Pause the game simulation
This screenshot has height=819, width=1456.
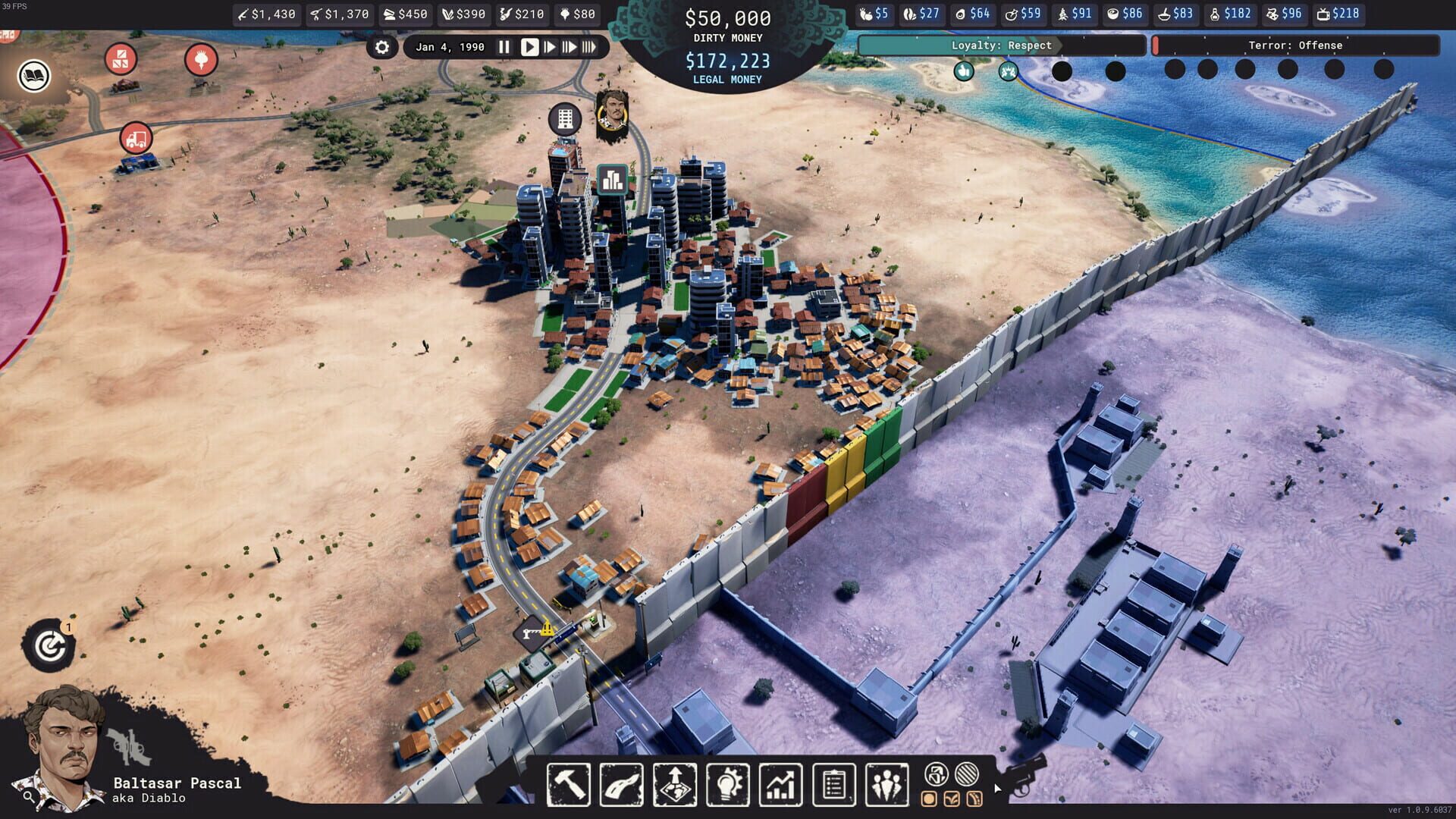(x=504, y=47)
